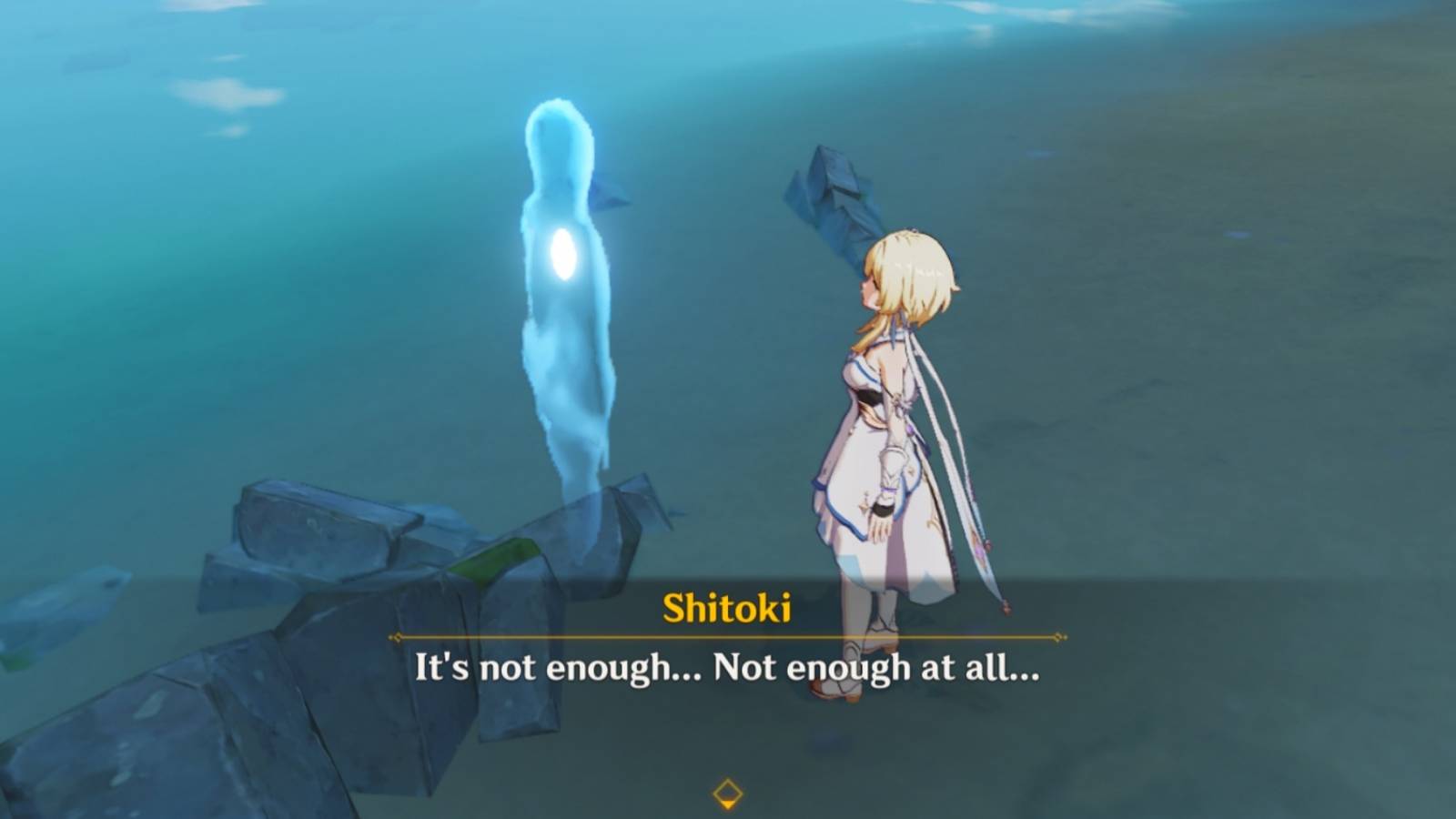Click the diamond-shaped dialogue advance indicator
Image resolution: width=1456 pixels, height=819 pixels.
727,792
